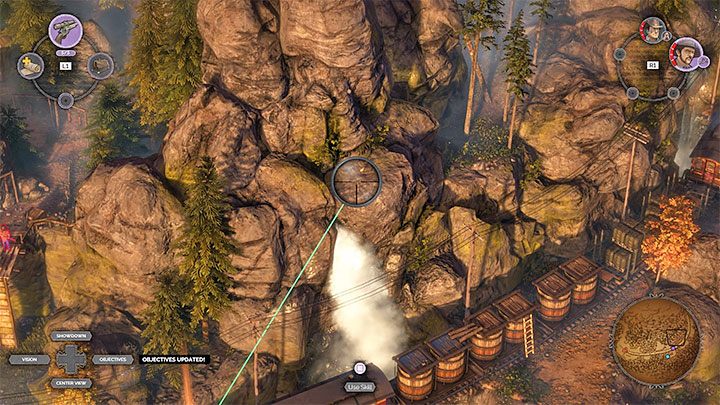Open the Objectives list
This screenshot has width=720, height=405.
(112, 359)
